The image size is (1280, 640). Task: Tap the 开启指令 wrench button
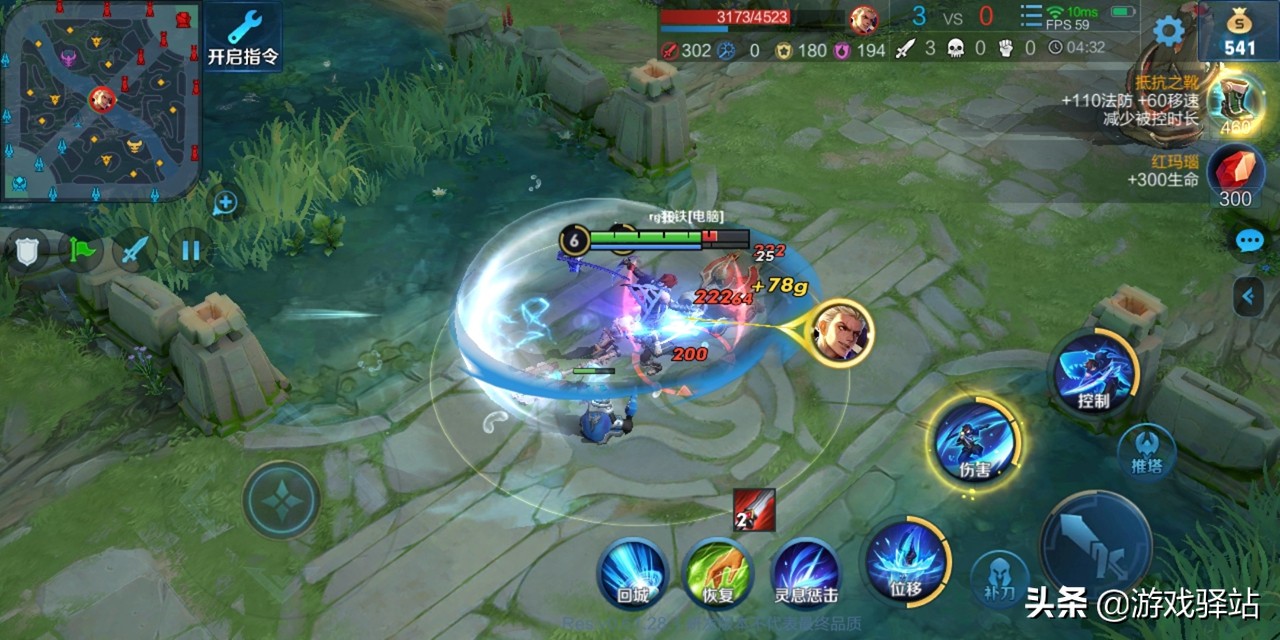[243, 35]
